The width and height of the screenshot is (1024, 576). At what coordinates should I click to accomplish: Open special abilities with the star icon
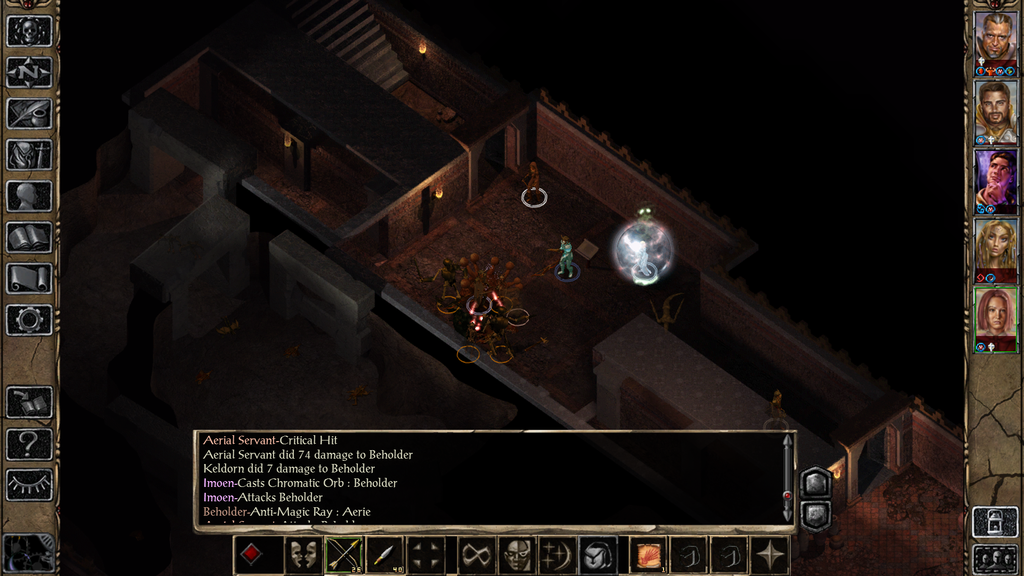click(771, 555)
